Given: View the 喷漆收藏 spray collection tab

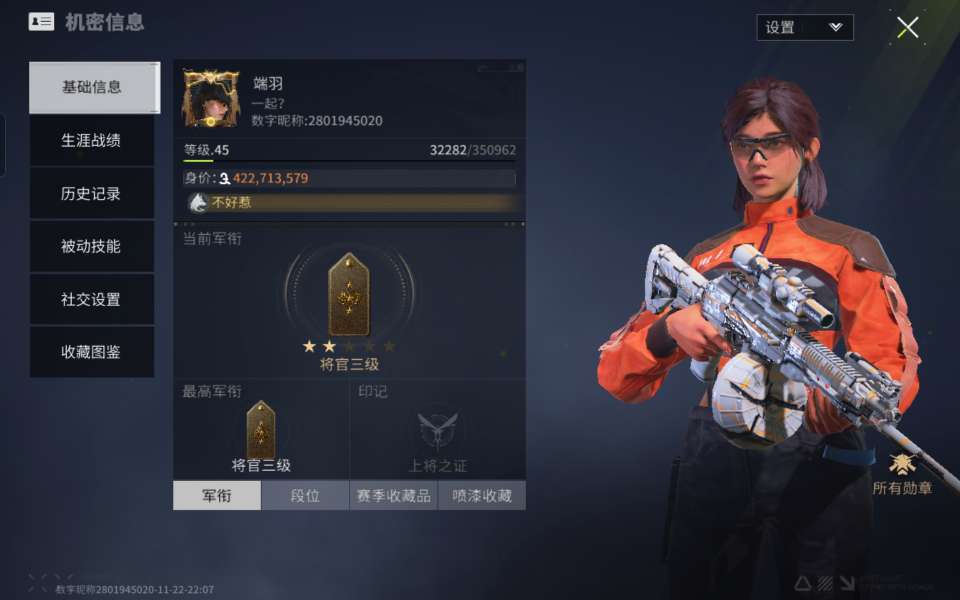Looking at the screenshot, I should [x=481, y=496].
